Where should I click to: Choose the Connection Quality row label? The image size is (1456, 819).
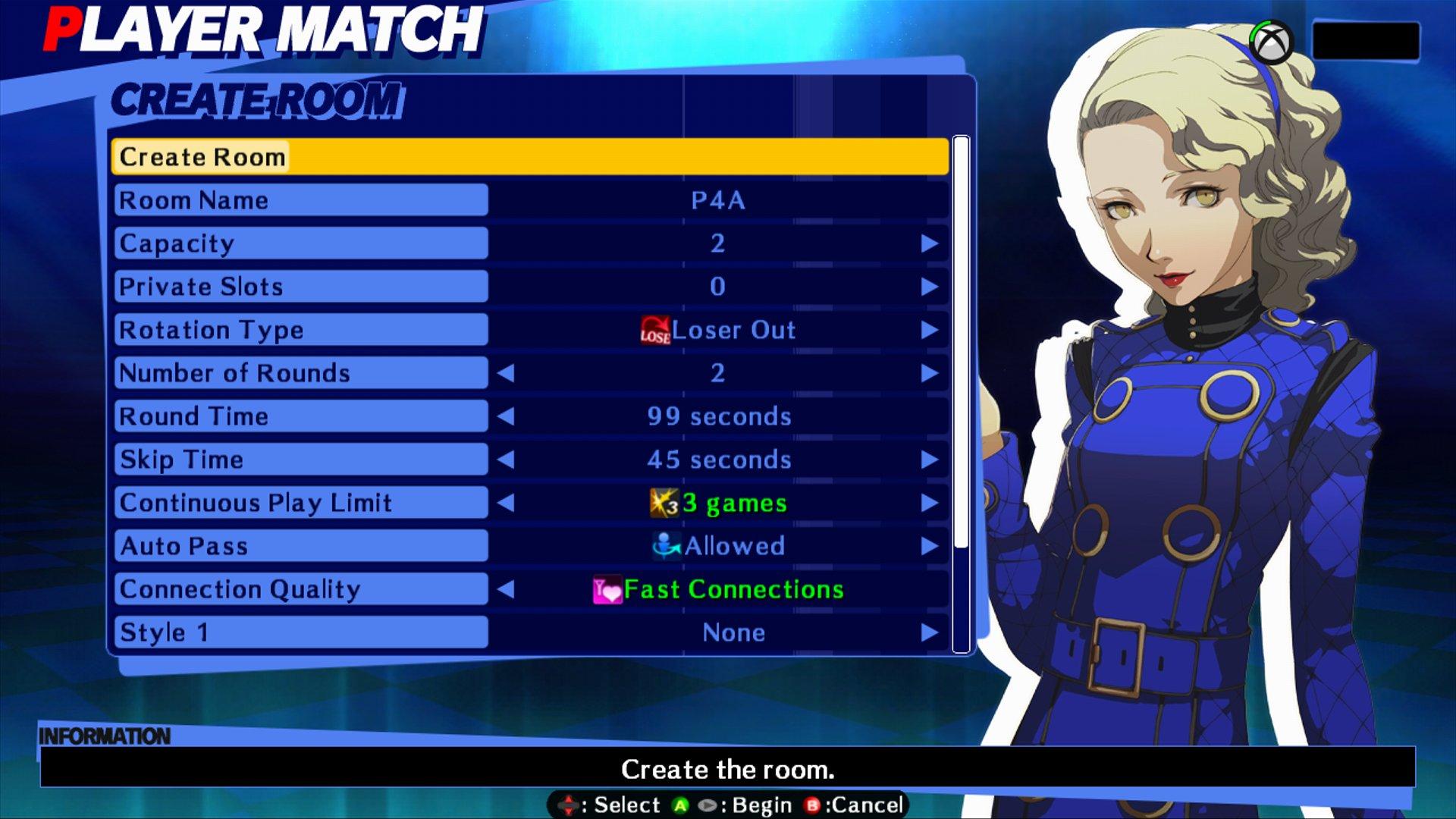click(300, 589)
